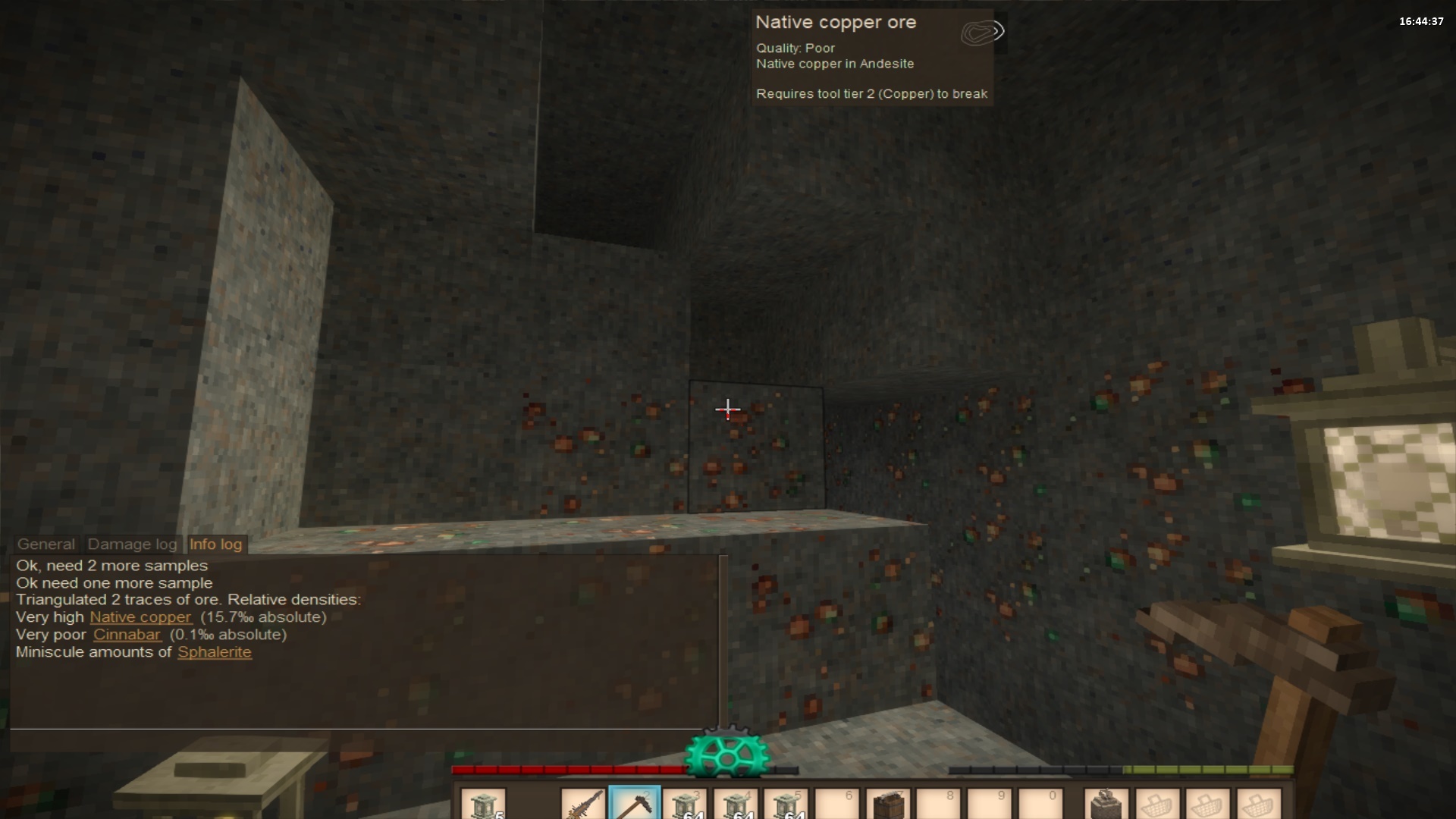Open the Native copper link

click(141, 617)
